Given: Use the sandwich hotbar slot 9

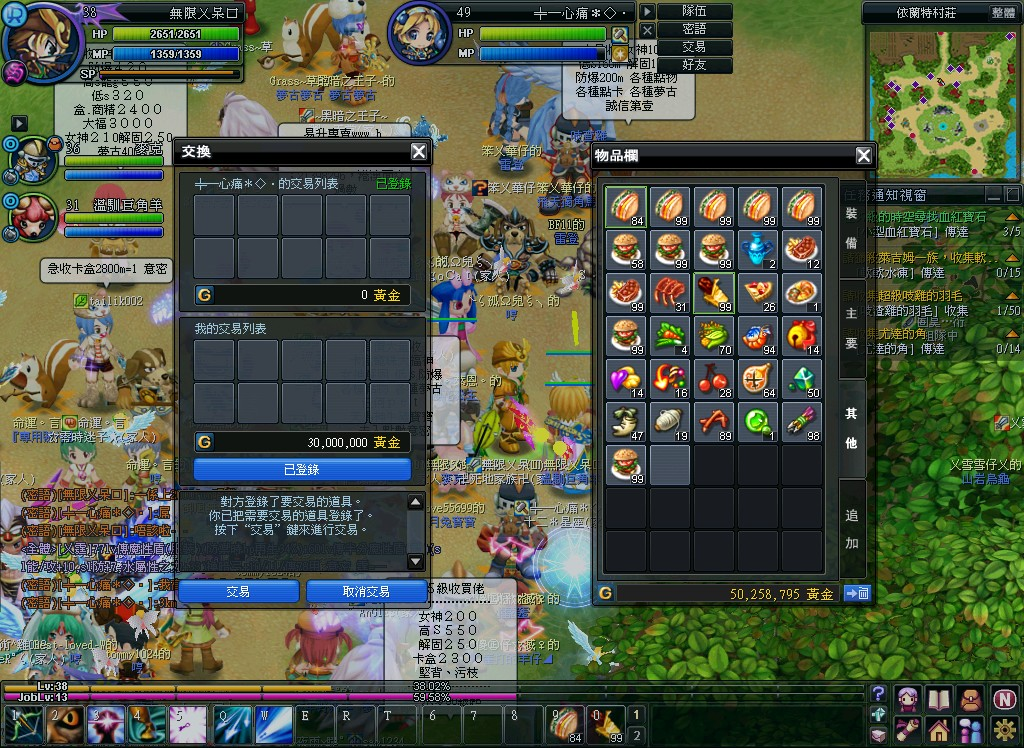Looking at the screenshot, I should pyautogui.click(x=566, y=723).
